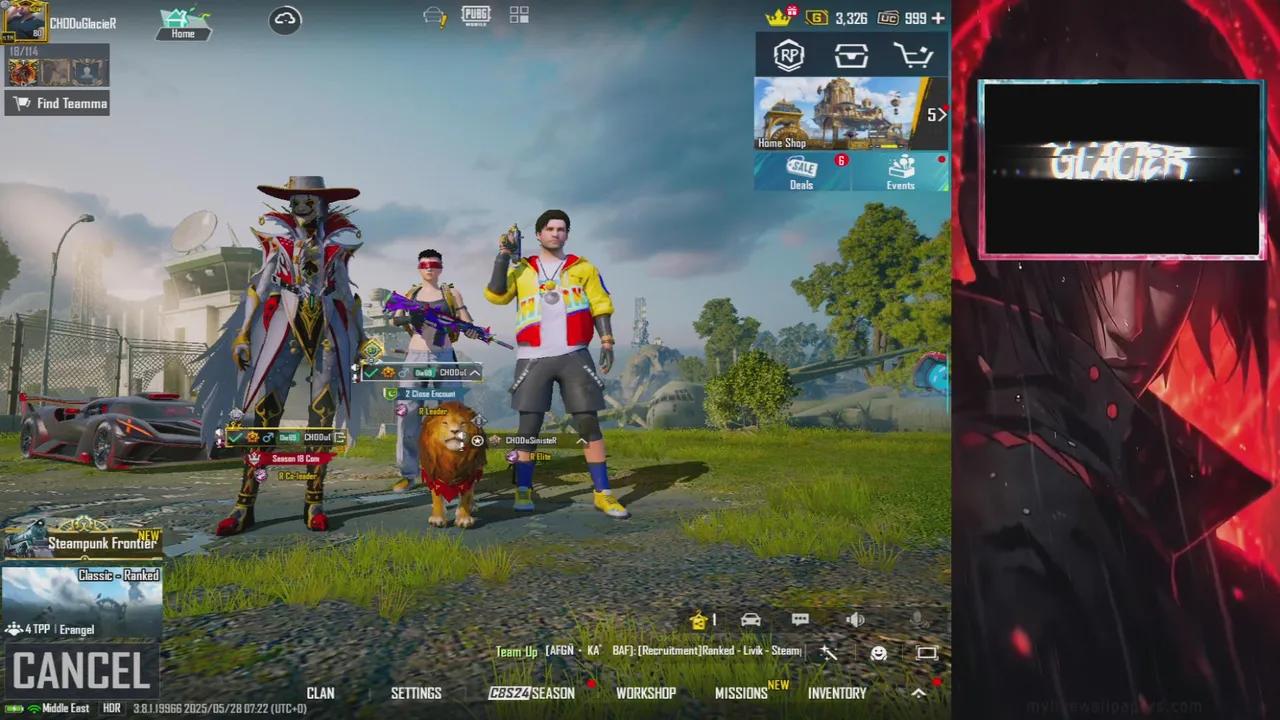
Task: Open the chat messages icon
Action: (x=799, y=620)
